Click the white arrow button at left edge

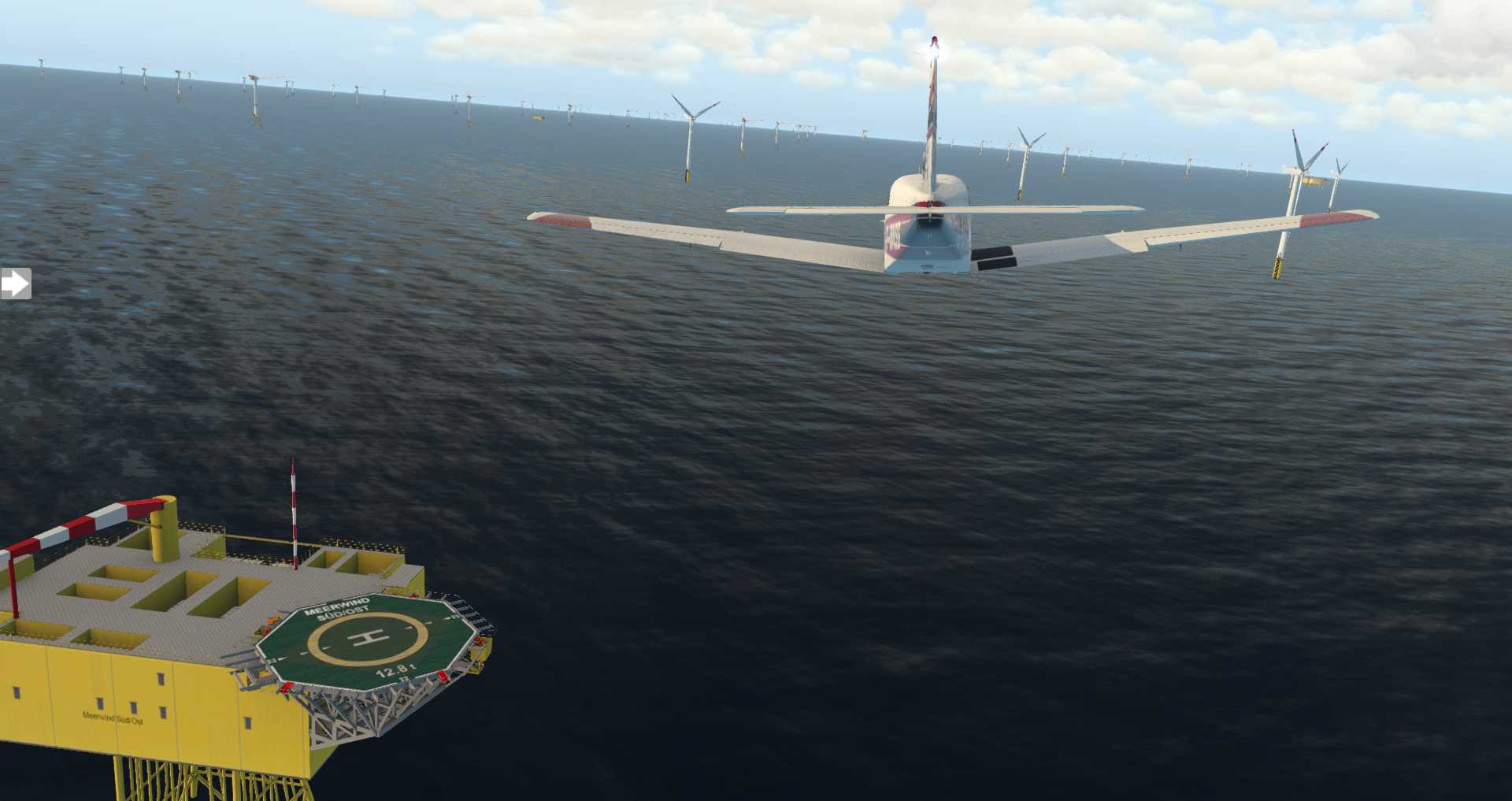click(x=15, y=284)
